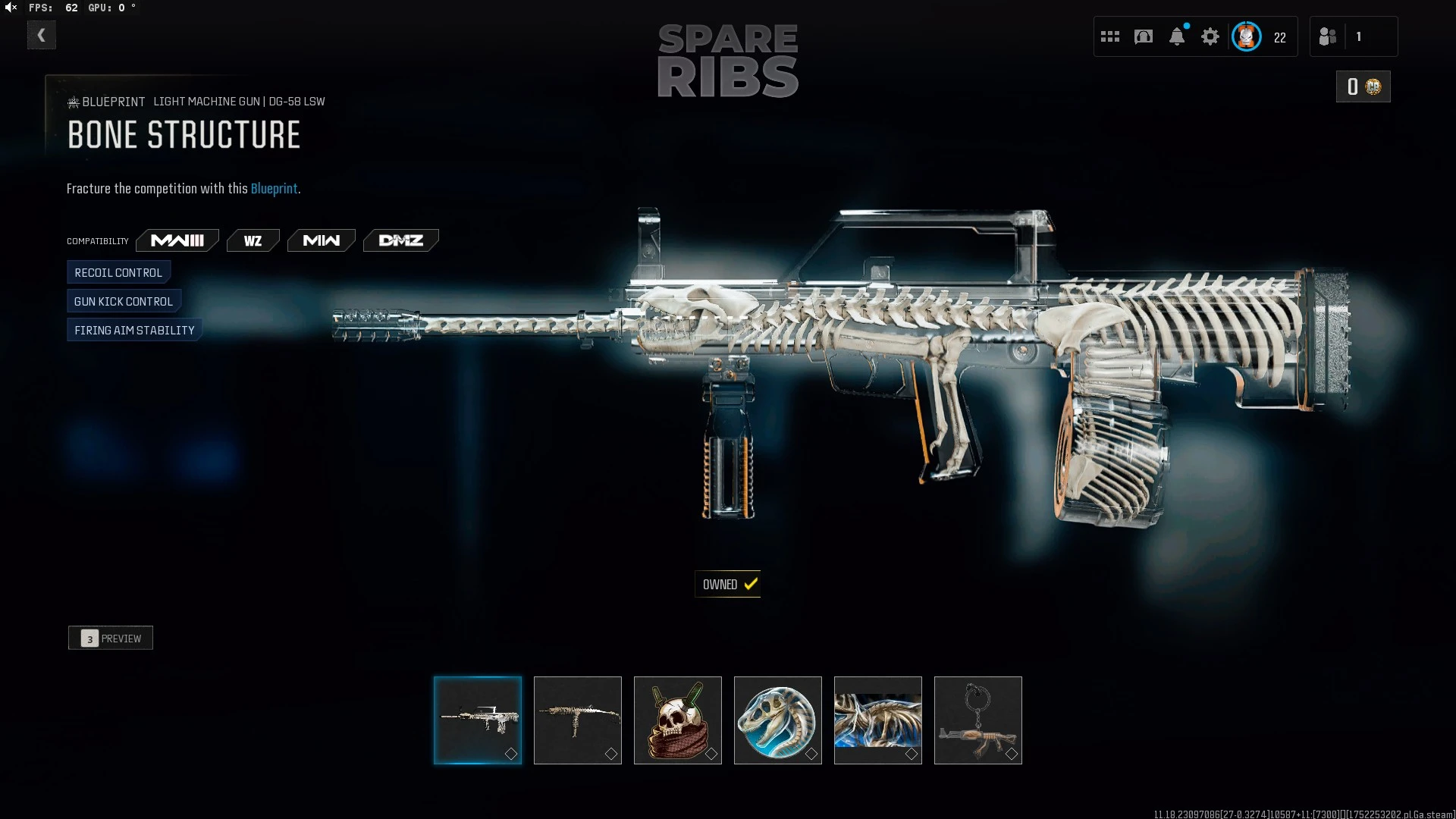Viewport: 1456px width, 819px height.
Task: Open the grid menu icon
Action: point(1110,36)
